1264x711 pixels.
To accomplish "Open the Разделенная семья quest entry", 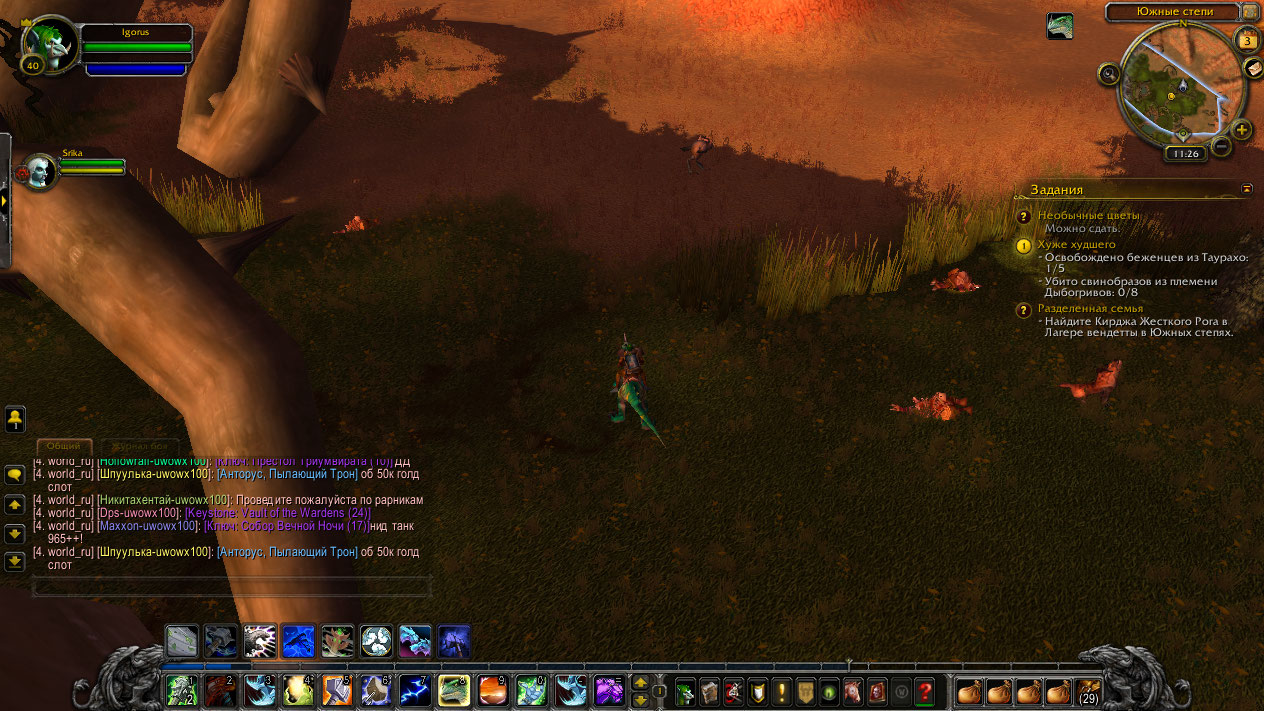I will click(1090, 308).
